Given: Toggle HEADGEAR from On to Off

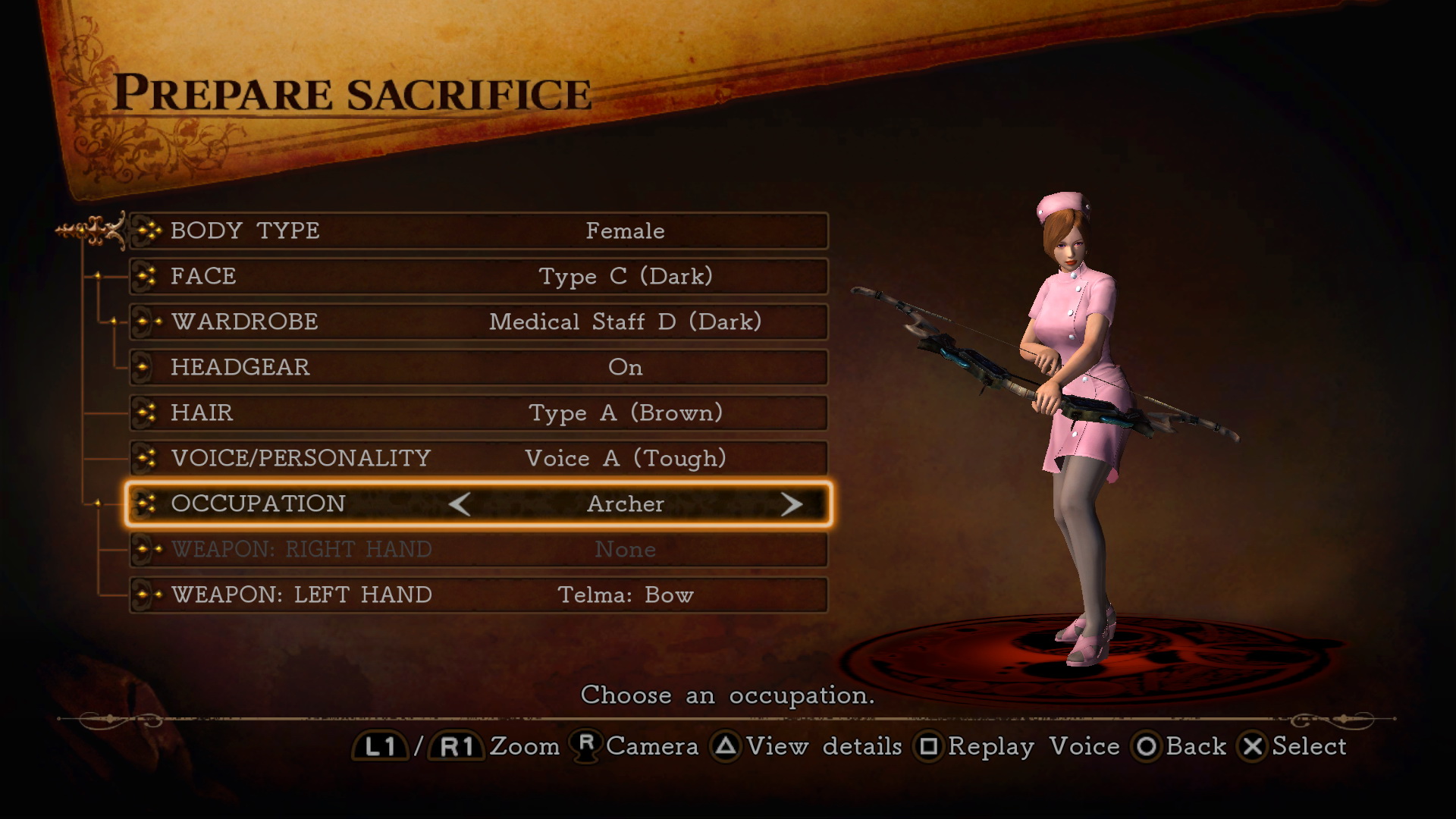Looking at the screenshot, I should pyautogui.click(x=626, y=367).
